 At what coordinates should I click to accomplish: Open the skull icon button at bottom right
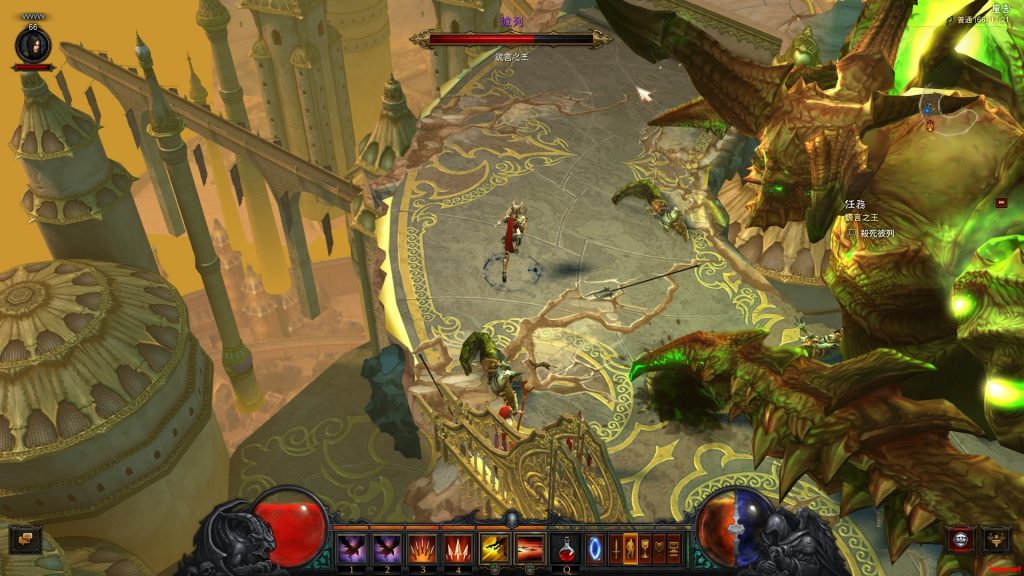pos(962,540)
